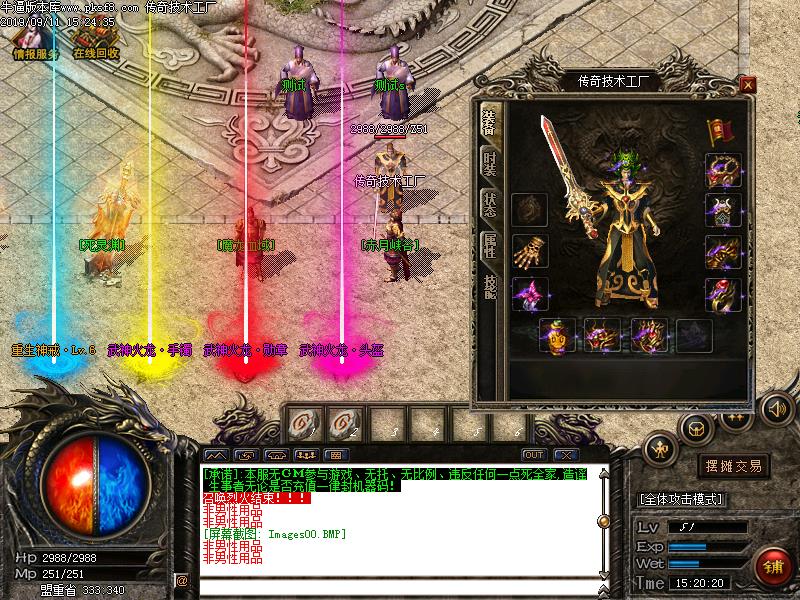
Task: Toggle the sound speaker button
Action: click(777, 408)
